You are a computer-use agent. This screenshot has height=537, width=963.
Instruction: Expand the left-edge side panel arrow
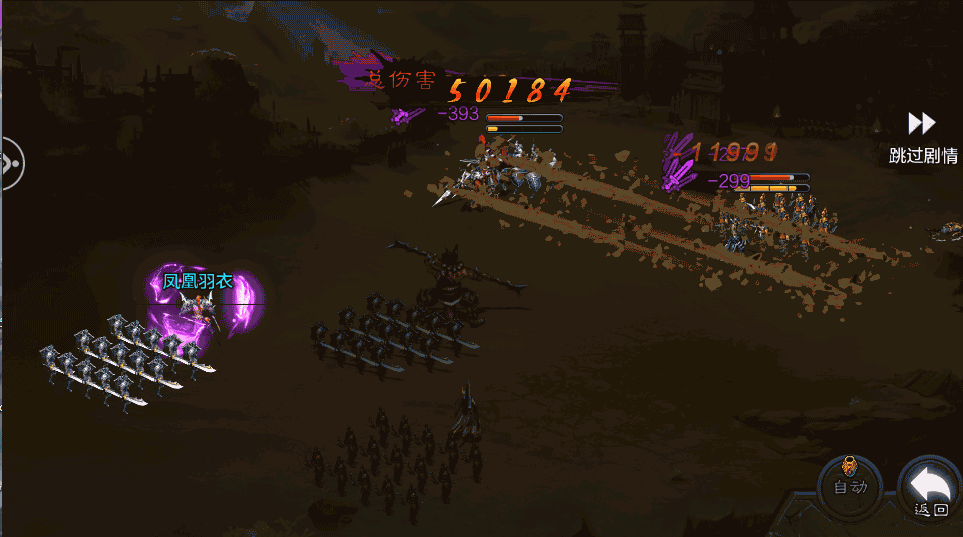click(x=10, y=162)
